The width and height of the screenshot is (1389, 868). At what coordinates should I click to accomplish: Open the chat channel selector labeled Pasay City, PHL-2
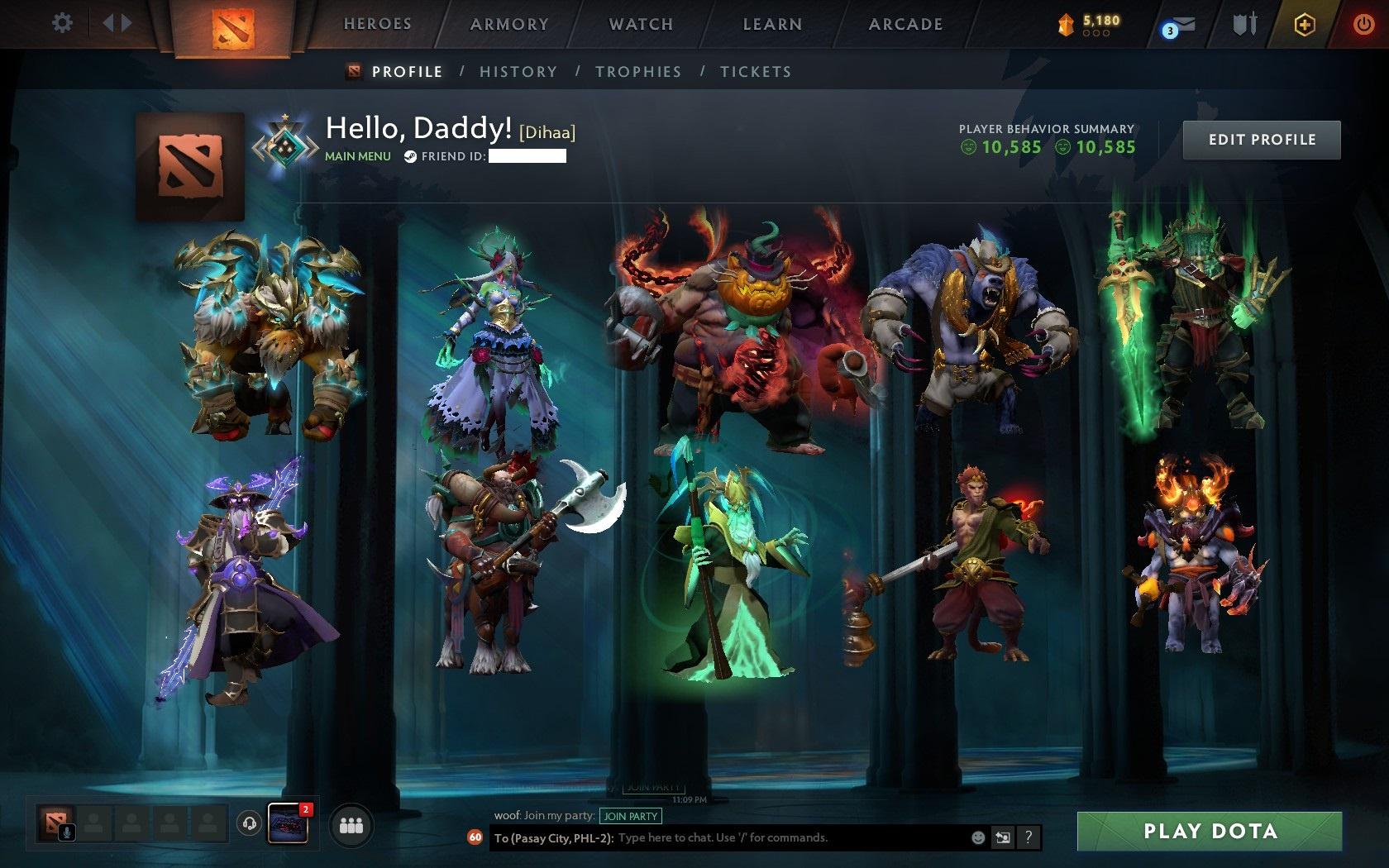tap(552, 837)
